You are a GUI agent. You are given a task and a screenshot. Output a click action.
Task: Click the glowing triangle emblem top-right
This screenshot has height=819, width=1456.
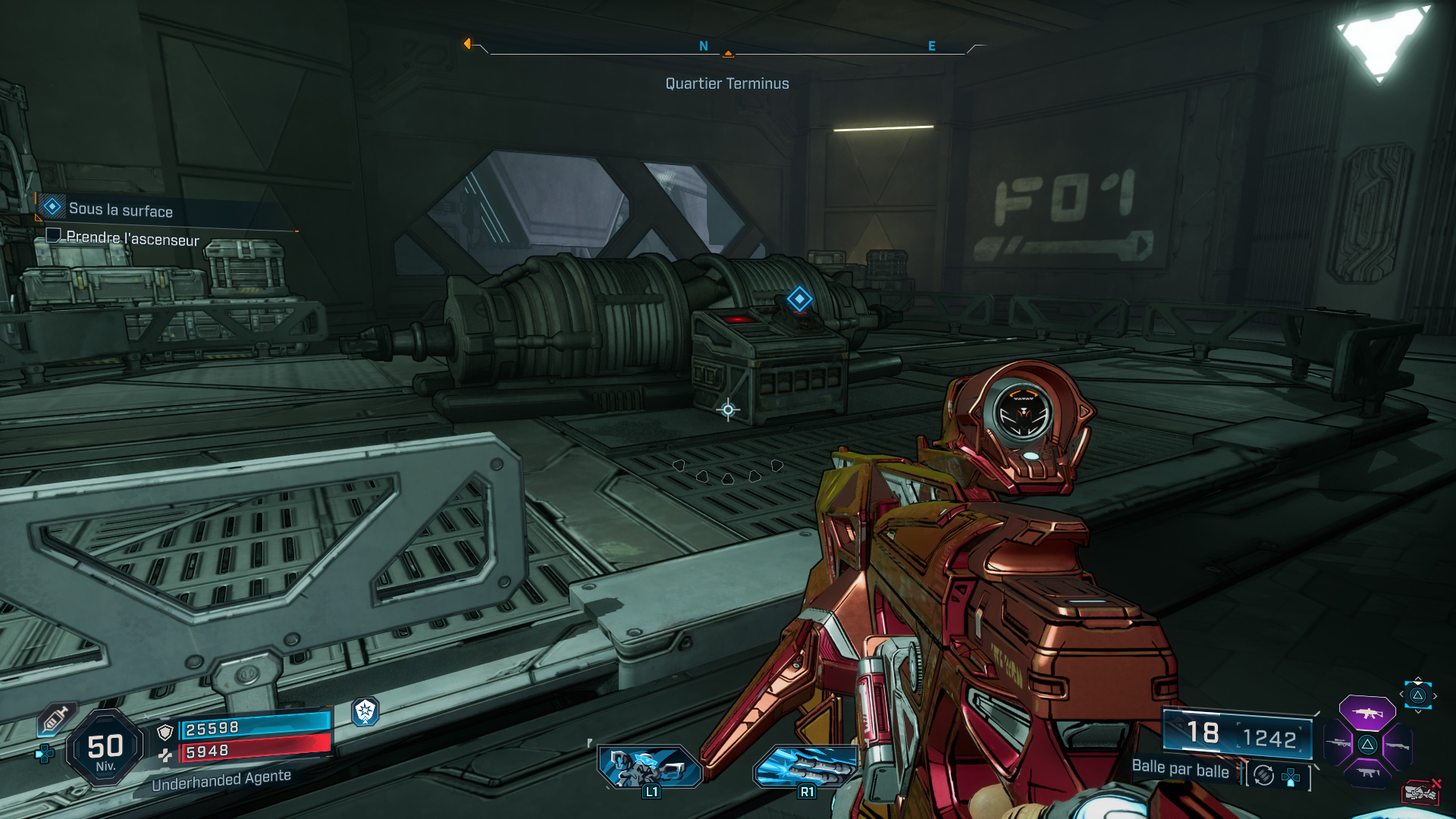click(x=1380, y=39)
